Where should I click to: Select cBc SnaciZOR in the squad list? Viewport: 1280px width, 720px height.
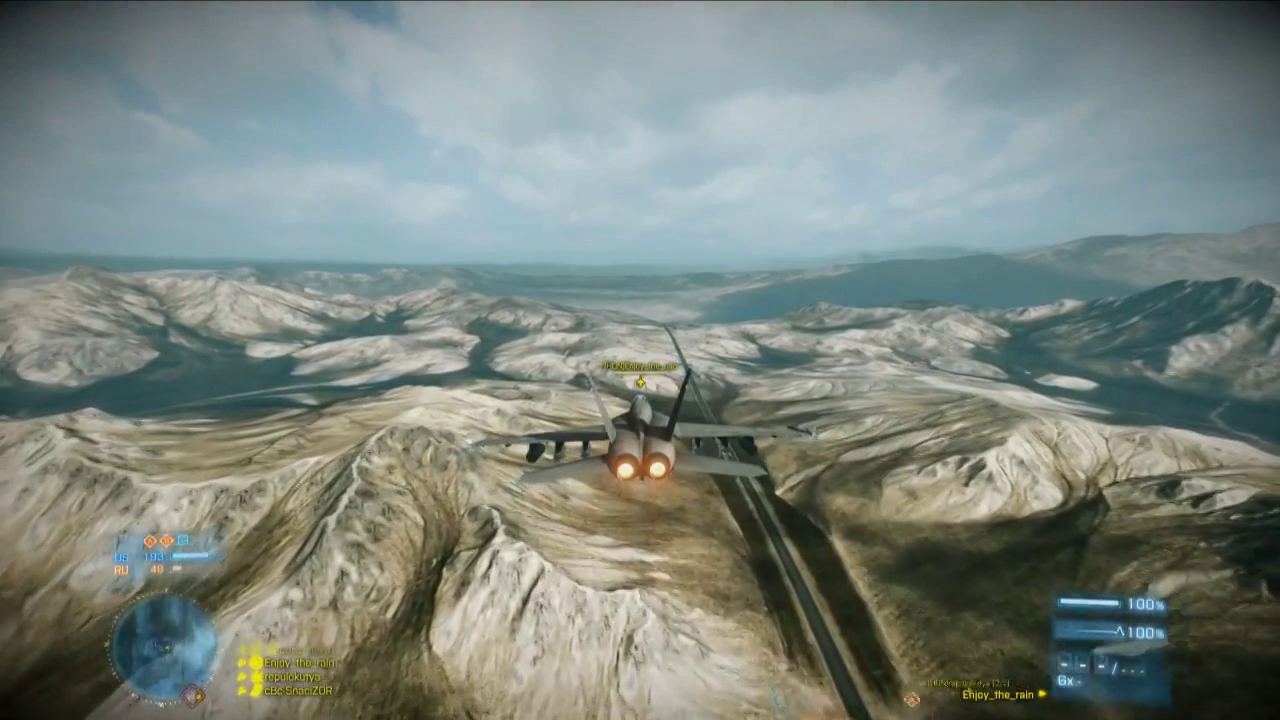tap(298, 691)
